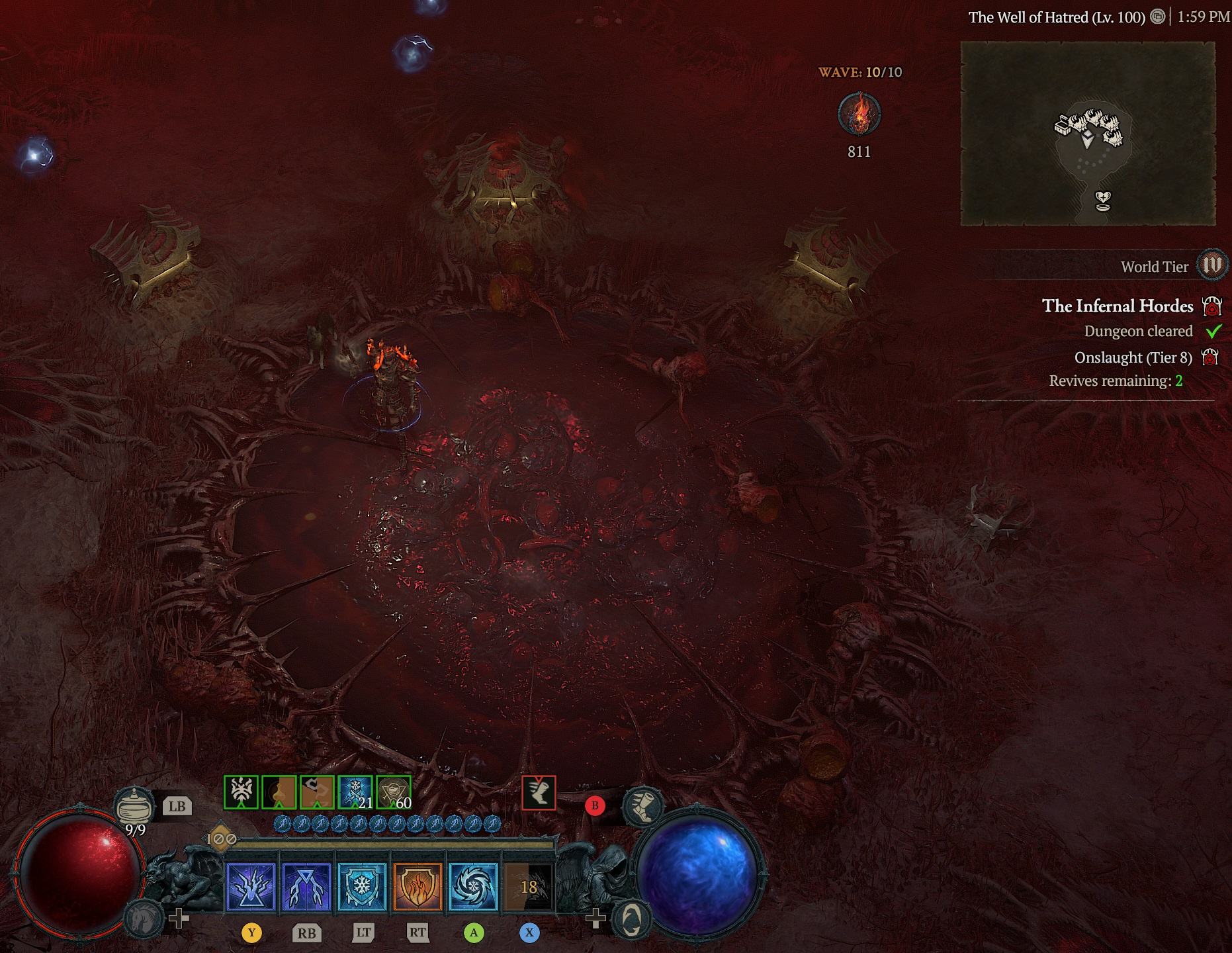
Task: Click the World Tier IV emblem
Action: click(x=1212, y=265)
